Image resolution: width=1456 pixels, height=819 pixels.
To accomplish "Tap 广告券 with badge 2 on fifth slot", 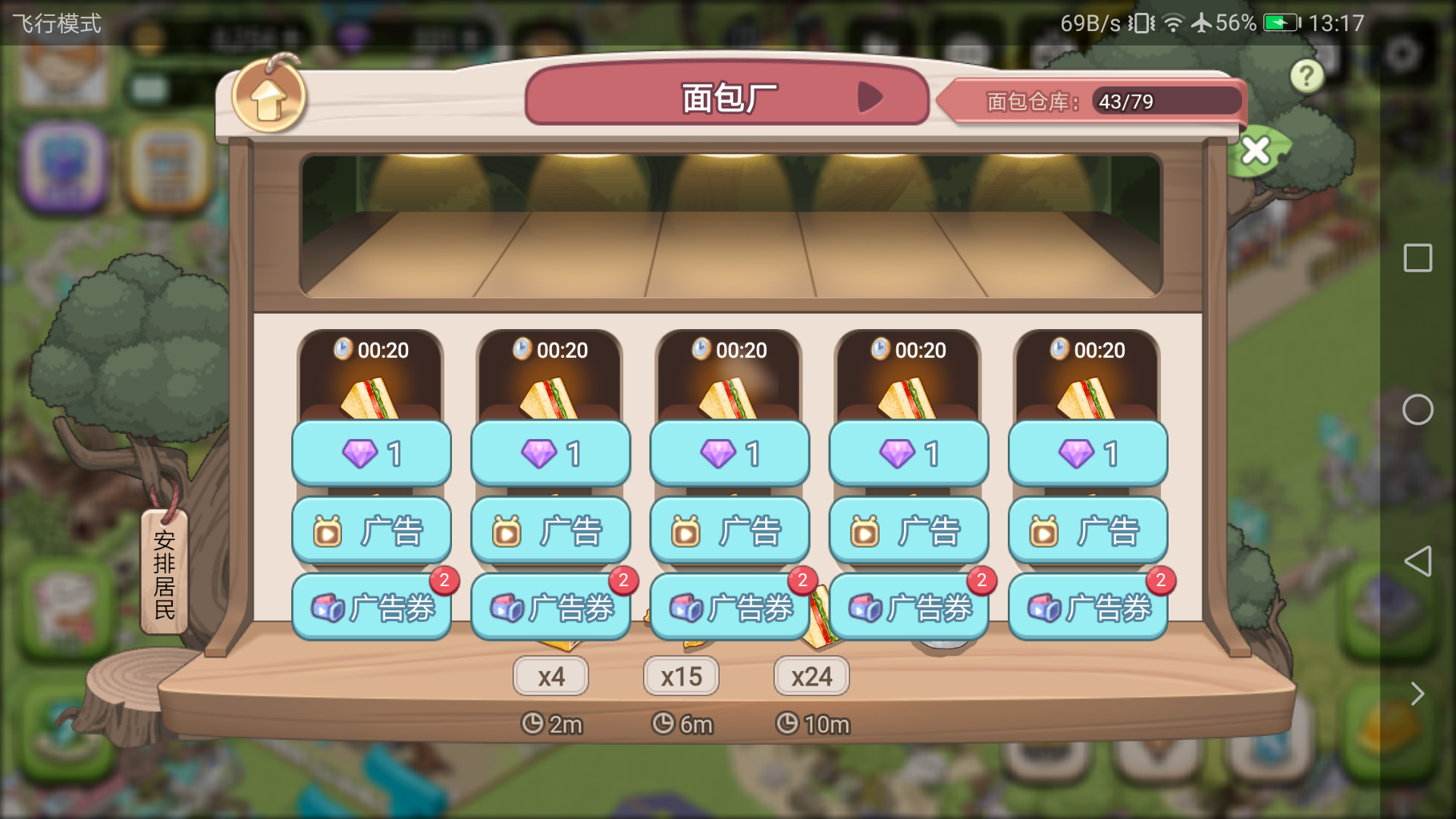I will tap(1087, 607).
